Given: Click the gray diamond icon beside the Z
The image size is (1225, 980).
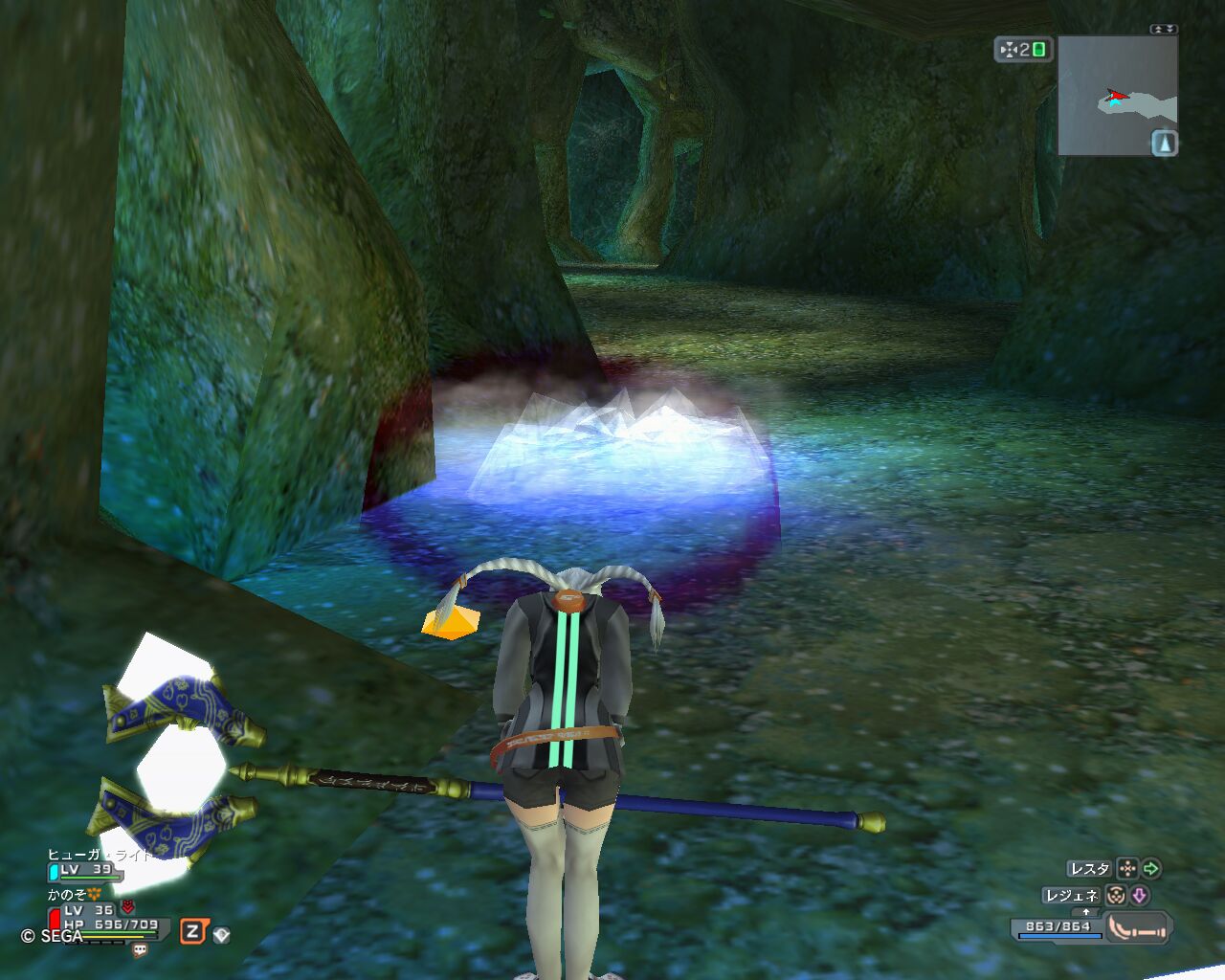Looking at the screenshot, I should click(x=221, y=934).
